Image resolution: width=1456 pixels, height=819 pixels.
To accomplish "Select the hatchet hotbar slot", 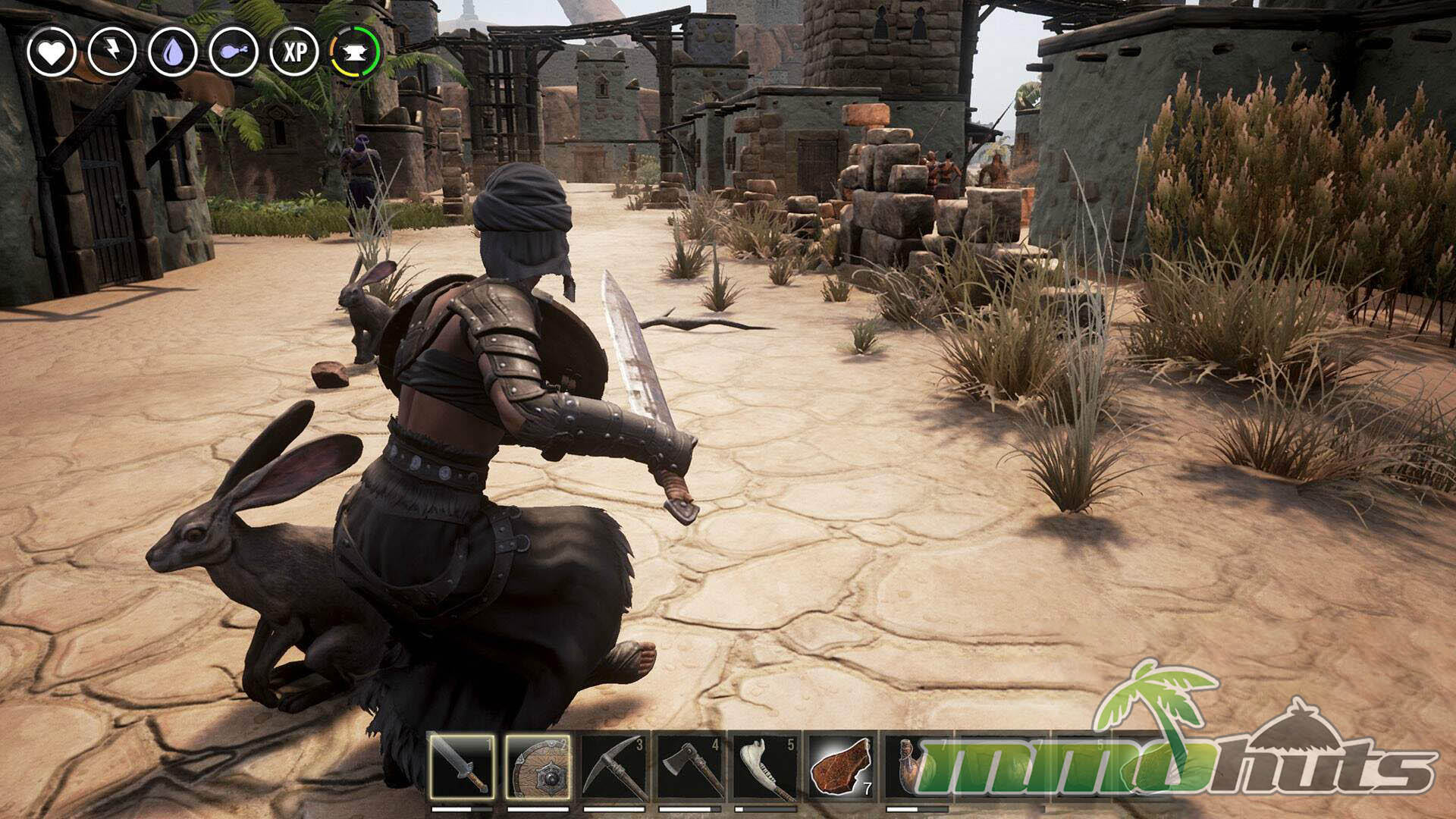I will click(x=689, y=766).
